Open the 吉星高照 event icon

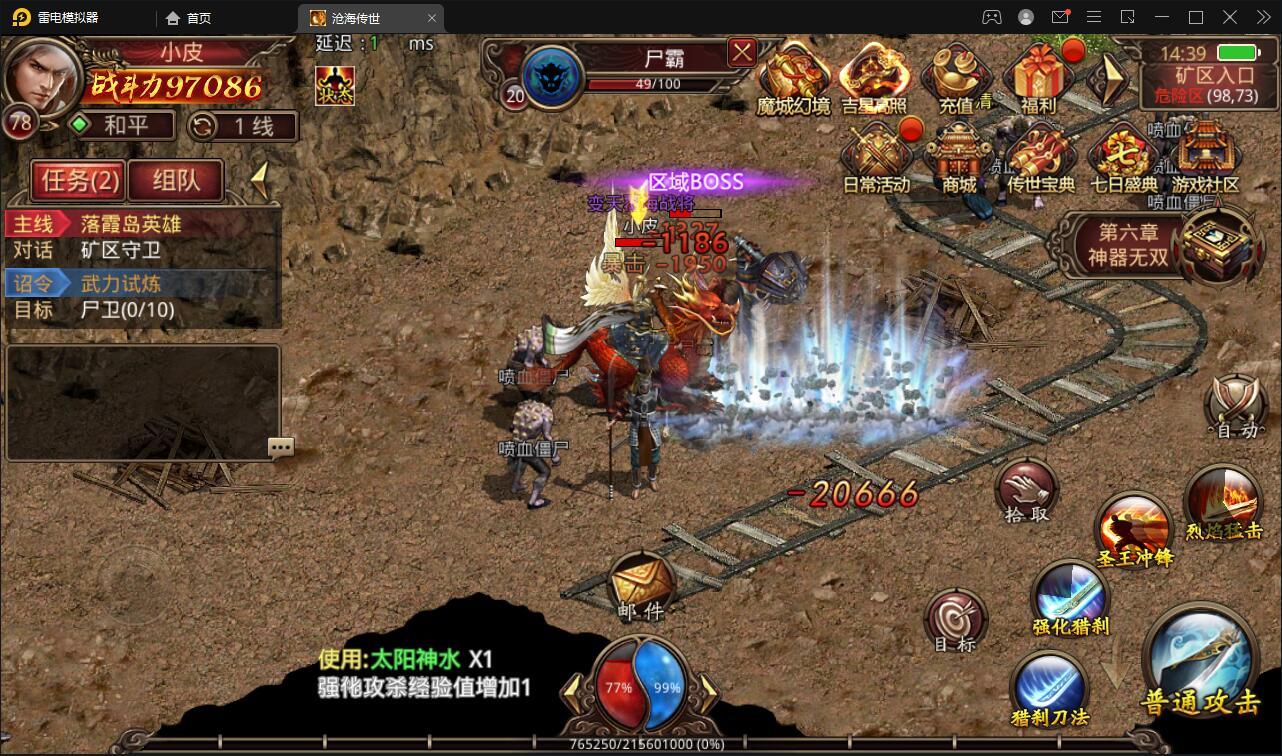coord(873,75)
